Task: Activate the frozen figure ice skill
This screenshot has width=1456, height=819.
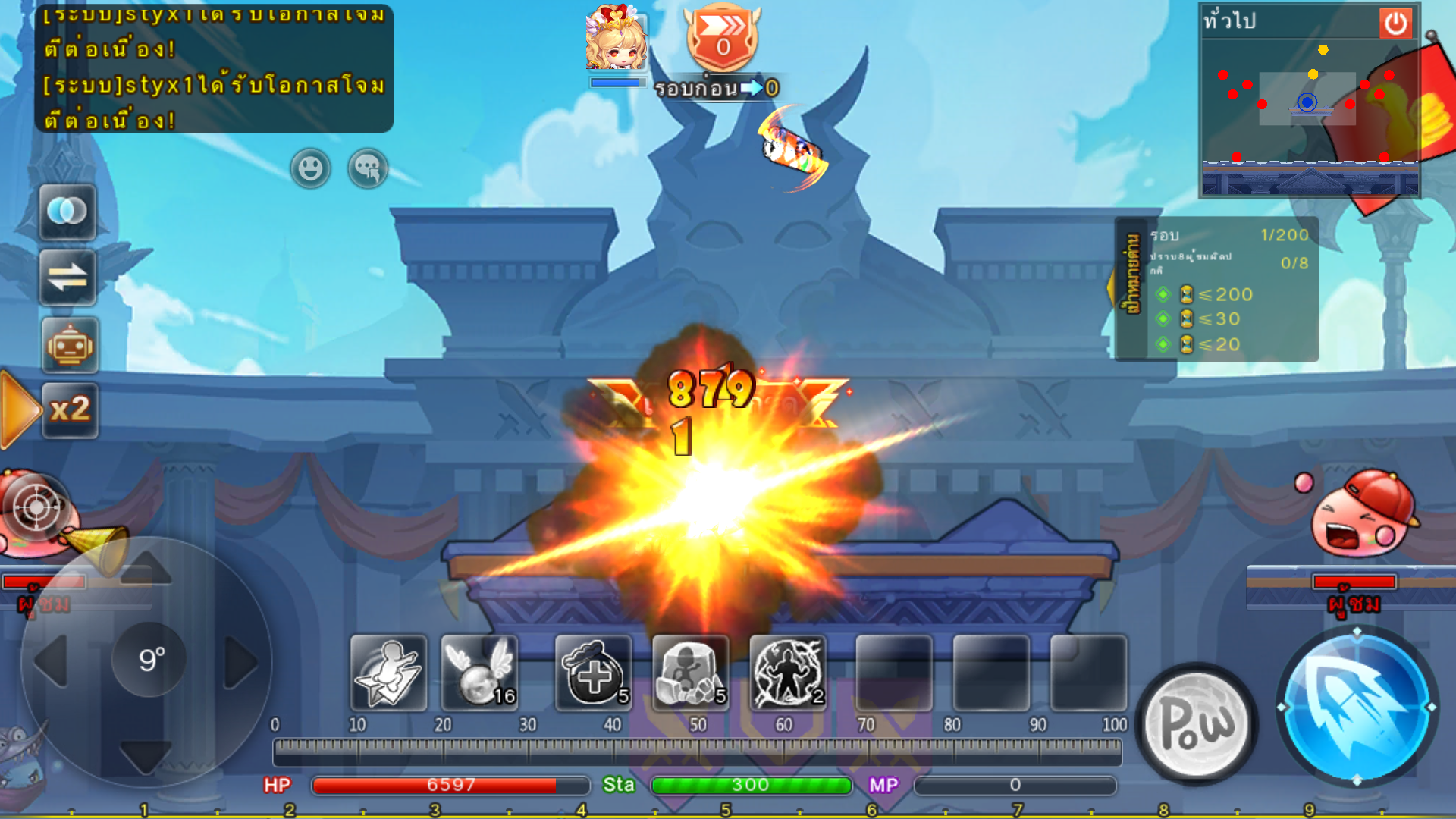Action: (x=690, y=673)
